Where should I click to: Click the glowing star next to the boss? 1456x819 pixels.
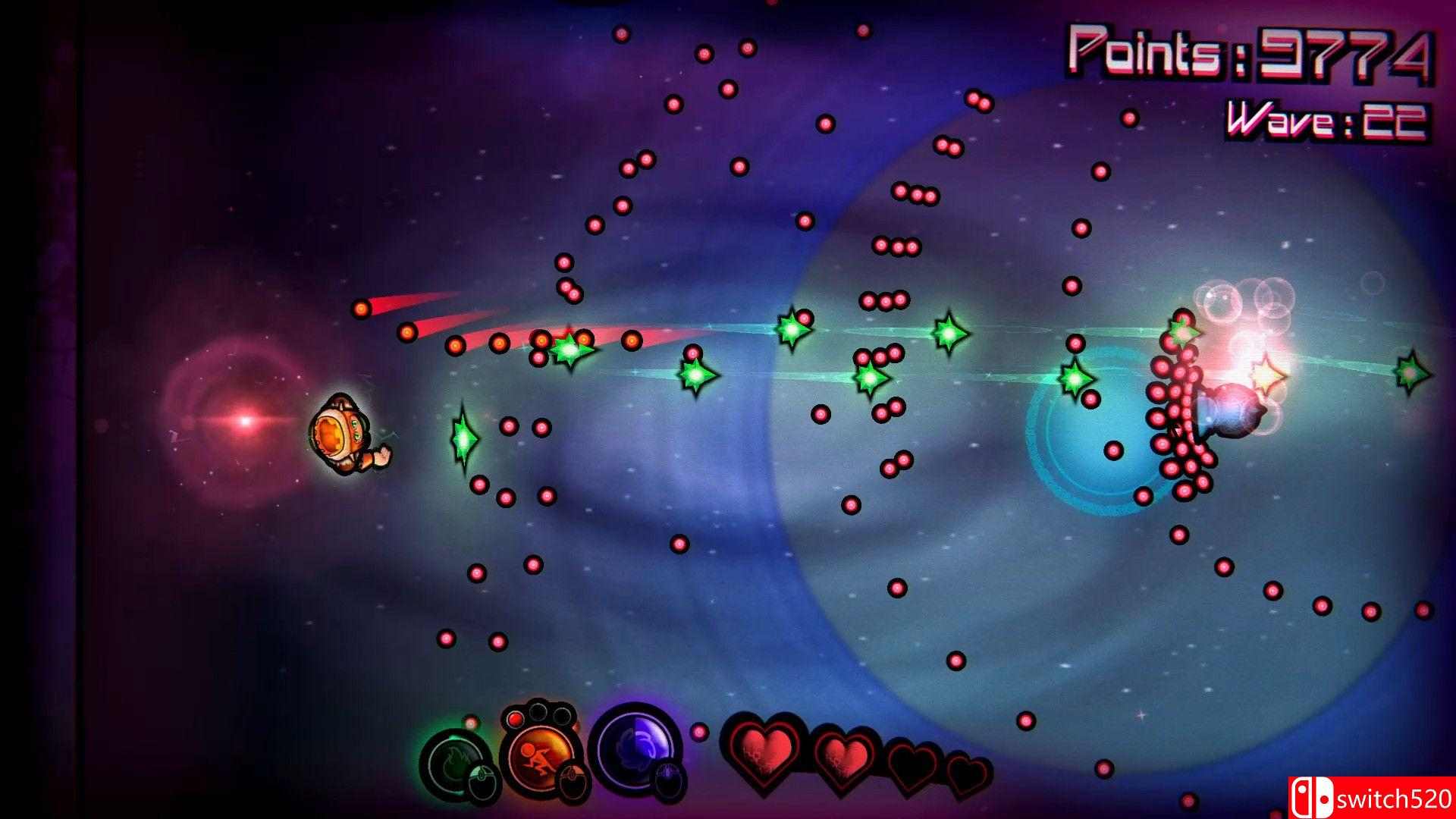pos(1268,375)
